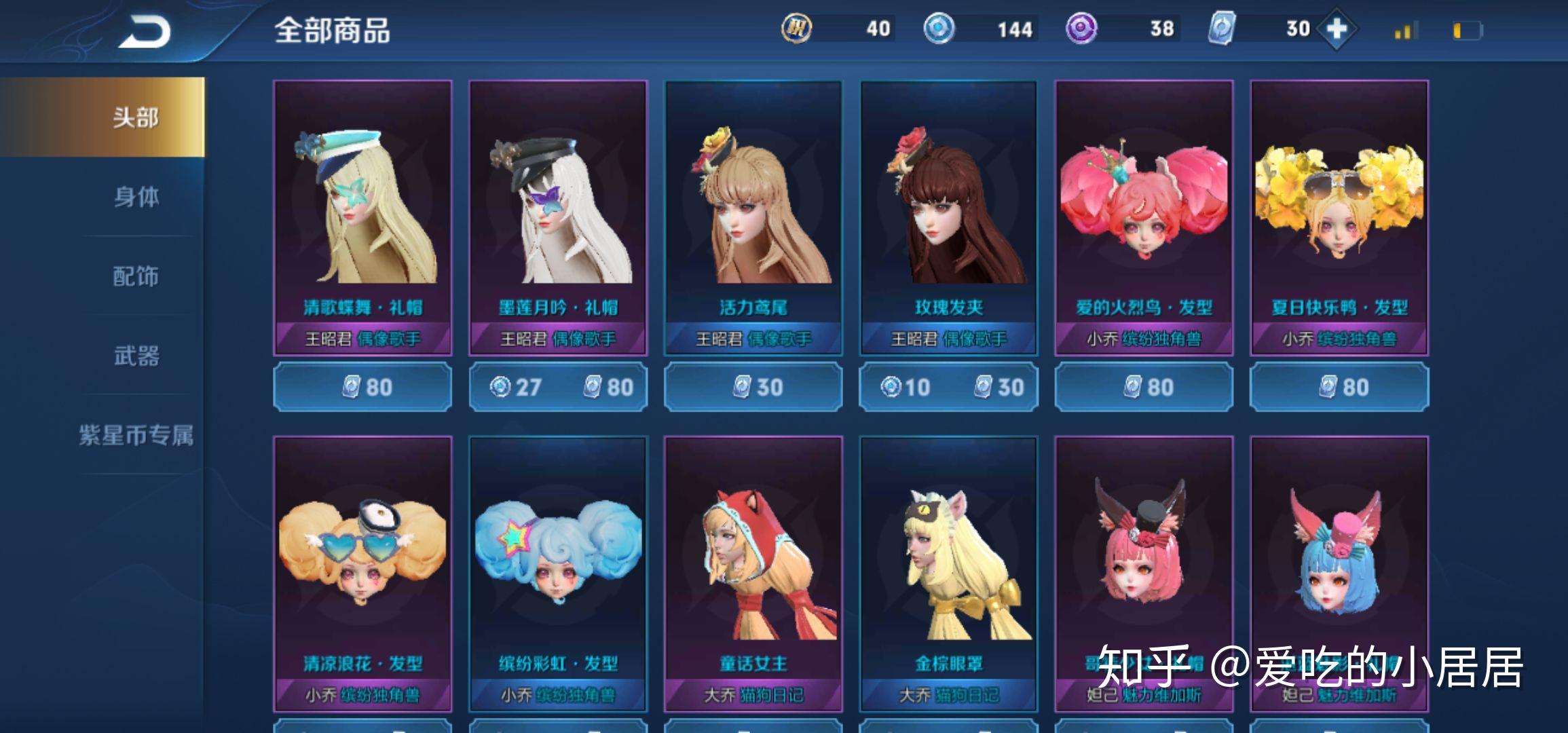Select the 武器 category tab
This screenshot has height=733, width=1568.
tap(136, 356)
